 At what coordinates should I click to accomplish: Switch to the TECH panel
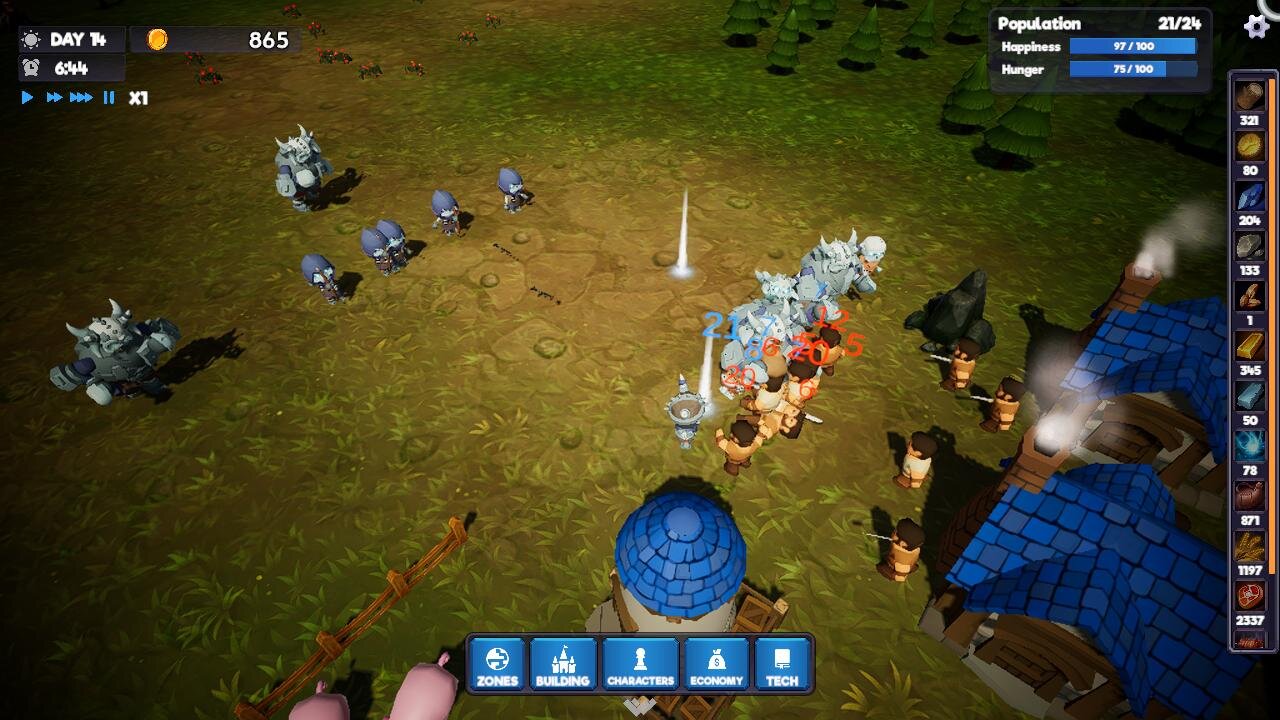click(x=784, y=664)
